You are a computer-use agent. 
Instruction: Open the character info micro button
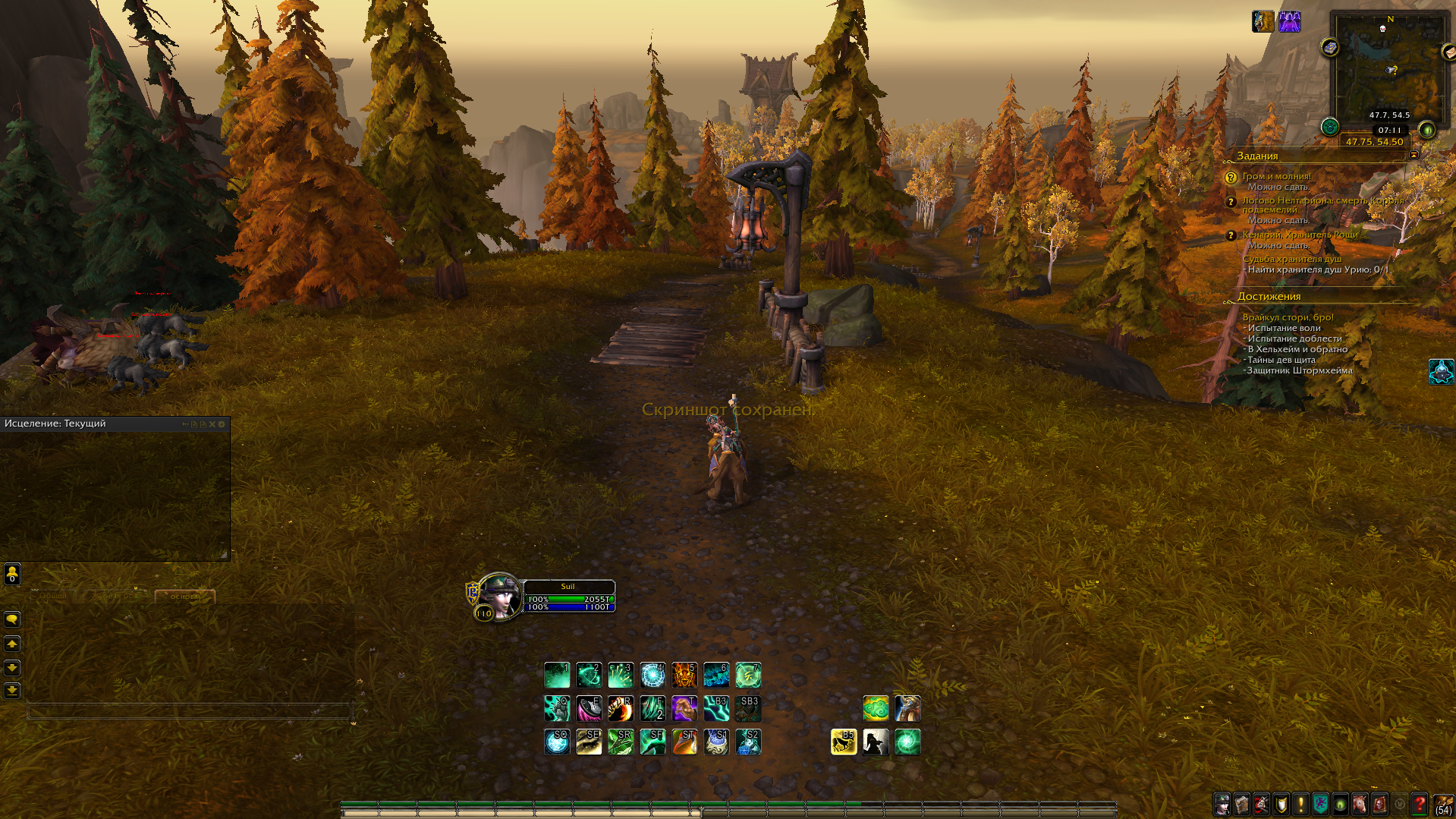pos(1222,804)
